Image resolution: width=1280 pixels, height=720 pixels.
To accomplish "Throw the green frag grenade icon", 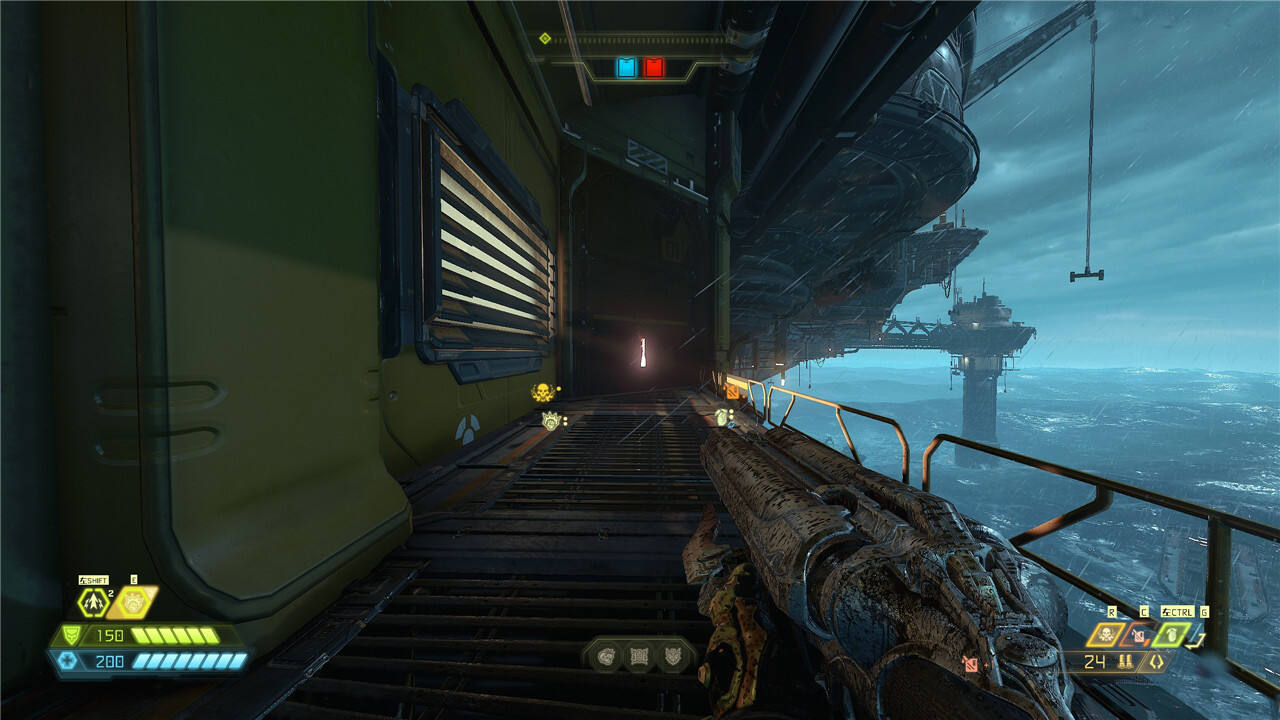I will pos(1171,634).
